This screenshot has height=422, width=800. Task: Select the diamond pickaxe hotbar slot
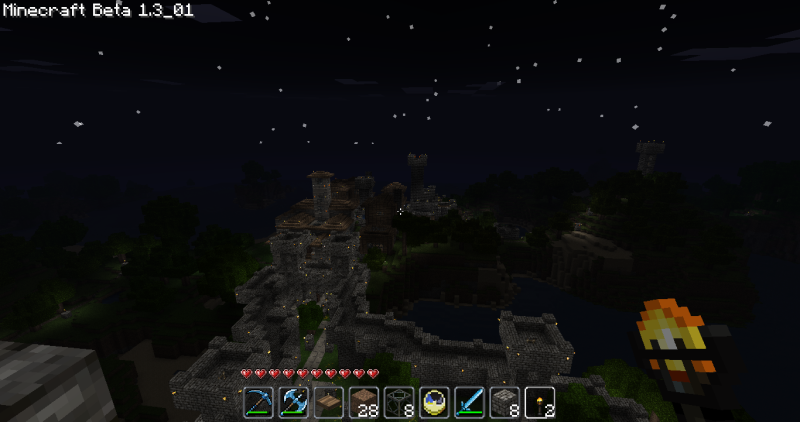point(258,402)
